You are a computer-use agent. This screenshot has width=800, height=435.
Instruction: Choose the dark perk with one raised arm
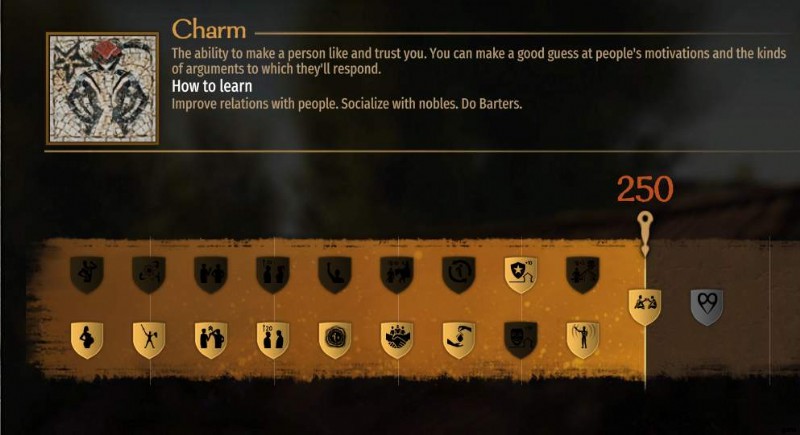click(x=334, y=274)
